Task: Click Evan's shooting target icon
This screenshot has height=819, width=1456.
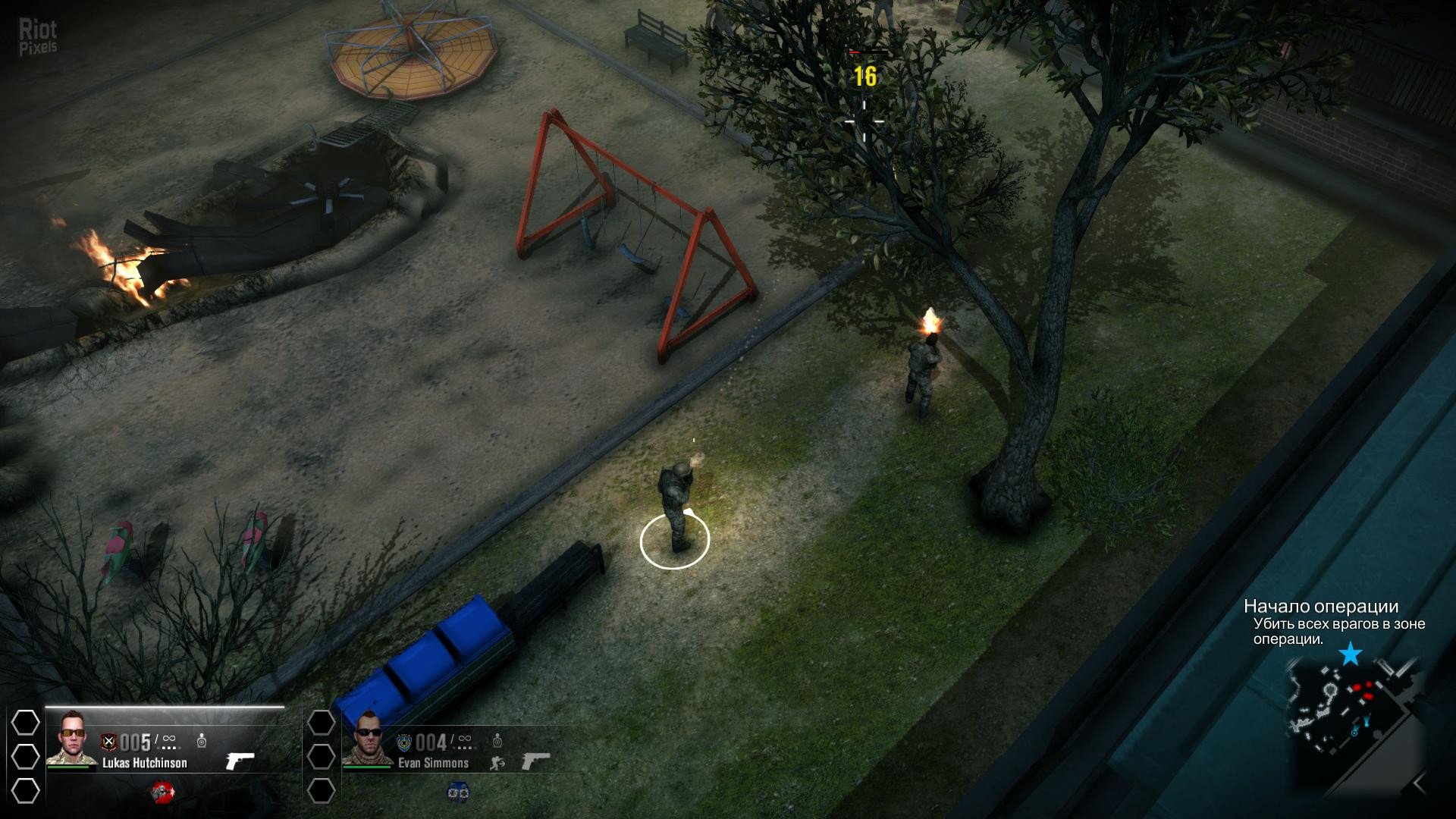Action: coord(497,739)
